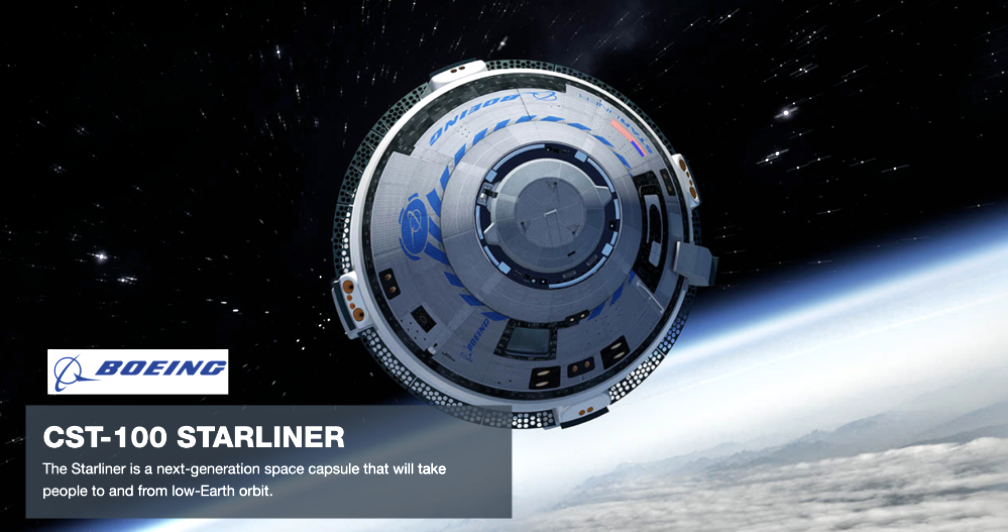
Task: Open the CST-100 Starliner heading
Action: (x=194, y=437)
